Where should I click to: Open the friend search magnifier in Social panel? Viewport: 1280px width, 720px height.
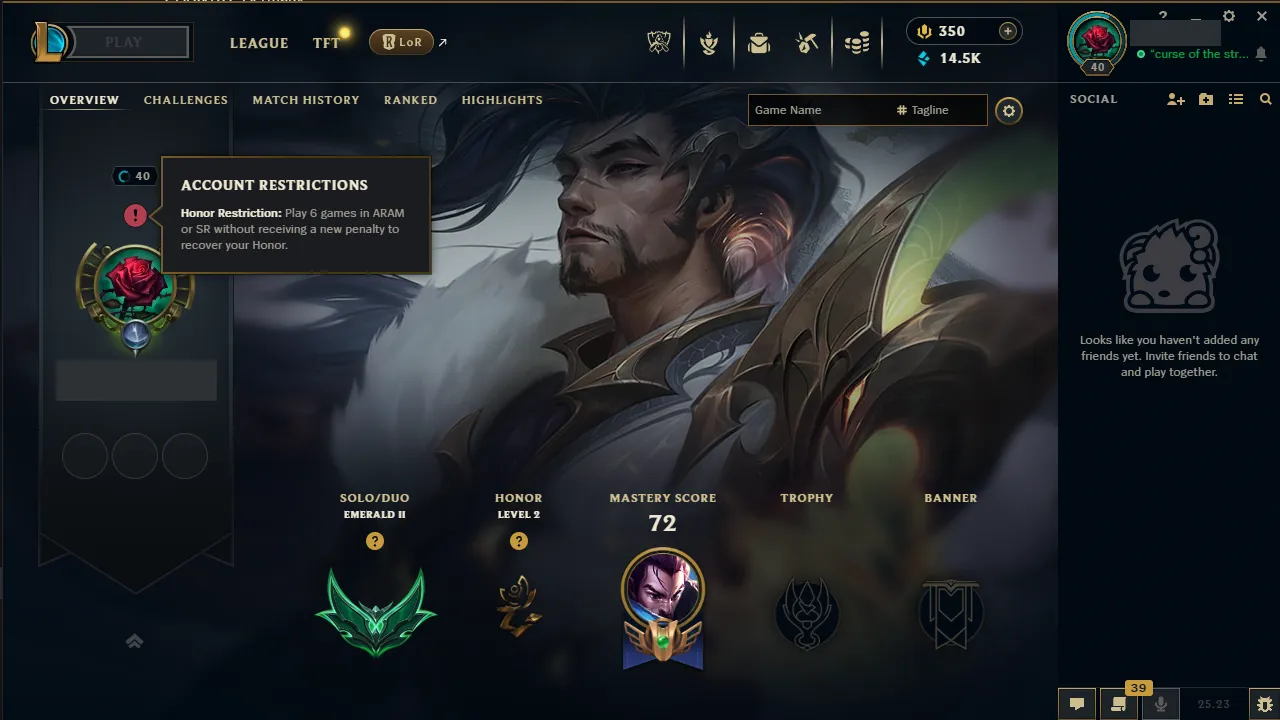(x=1266, y=99)
